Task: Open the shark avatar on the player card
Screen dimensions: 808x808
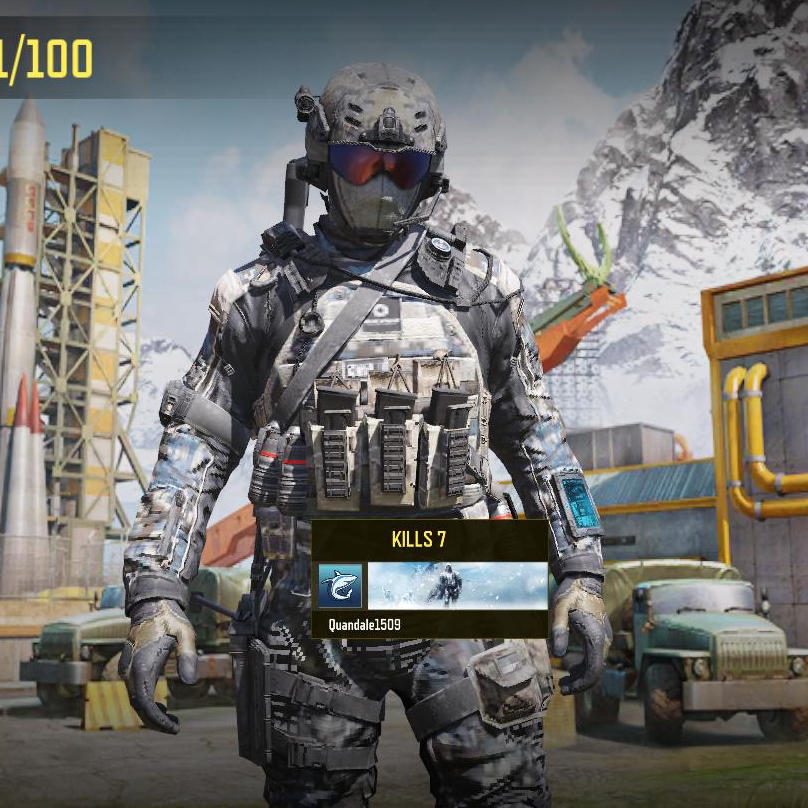Action: pyautogui.click(x=340, y=586)
